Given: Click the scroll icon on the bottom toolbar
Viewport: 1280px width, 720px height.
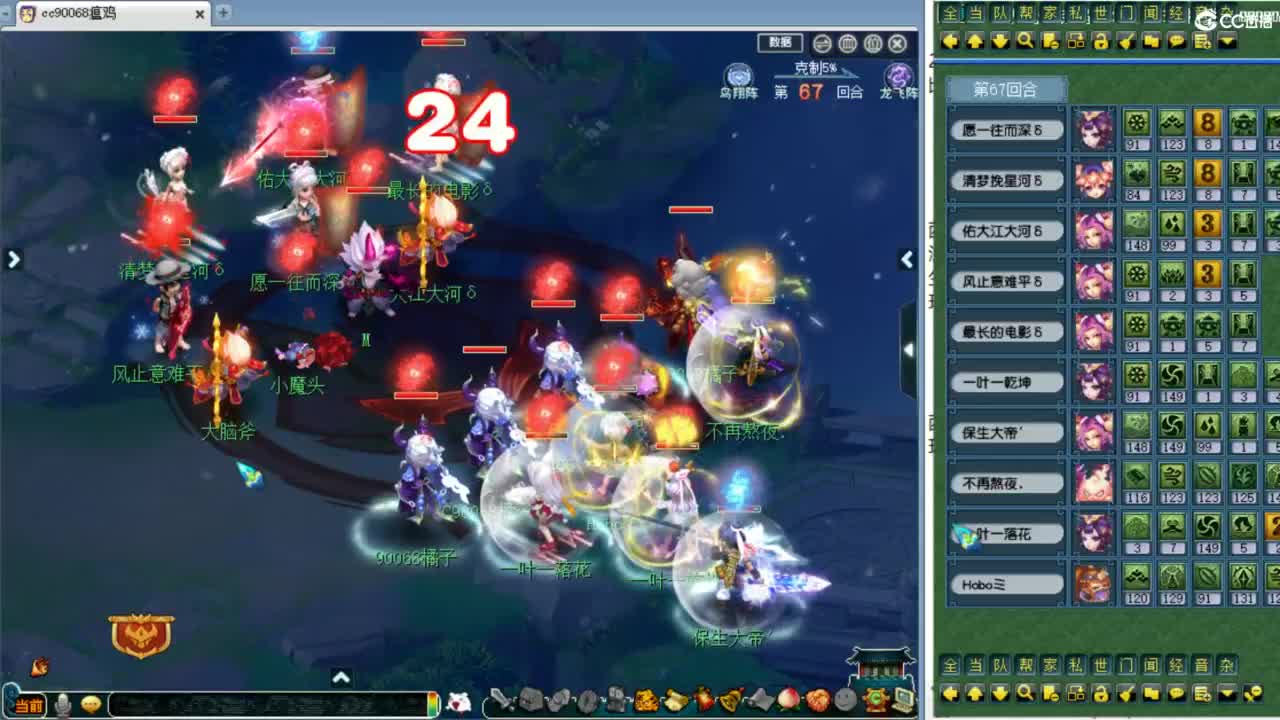Looking at the screenshot, I should [x=674, y=700].
